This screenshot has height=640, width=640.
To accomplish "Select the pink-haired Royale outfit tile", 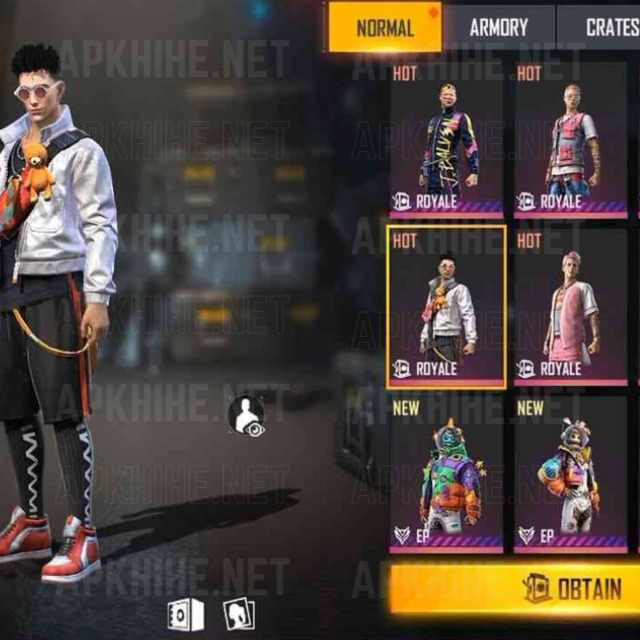I will click(571, 307).
